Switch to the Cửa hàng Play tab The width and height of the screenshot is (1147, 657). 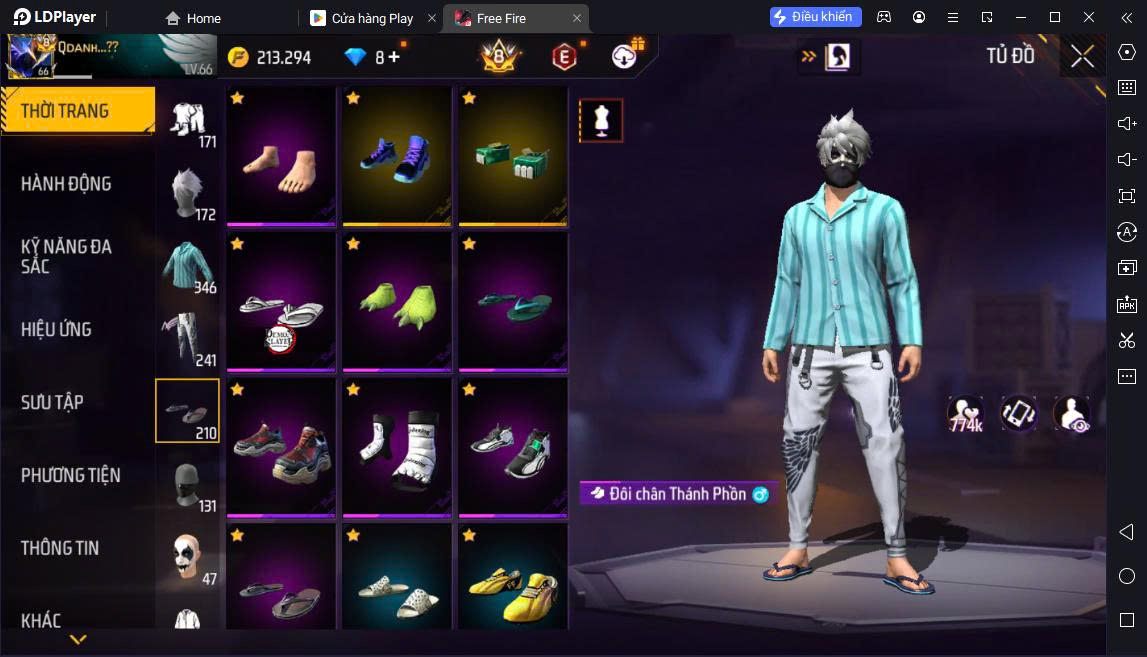point(372,18)
